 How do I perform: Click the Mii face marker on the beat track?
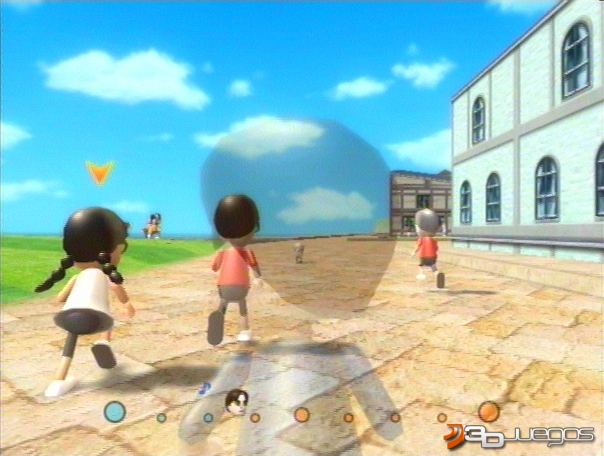click(x=237, y=403)
